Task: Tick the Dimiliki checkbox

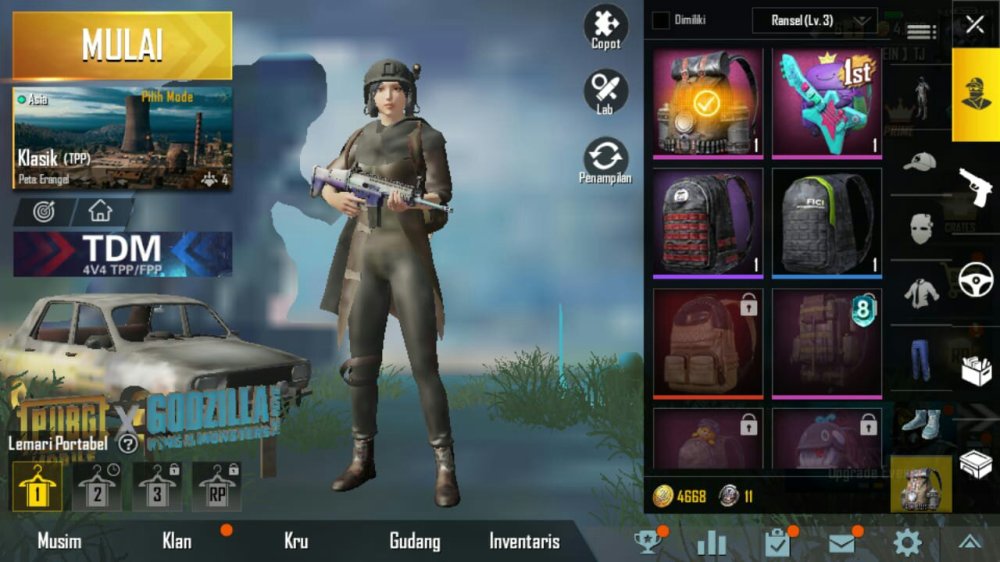Action: pos(661,20)
